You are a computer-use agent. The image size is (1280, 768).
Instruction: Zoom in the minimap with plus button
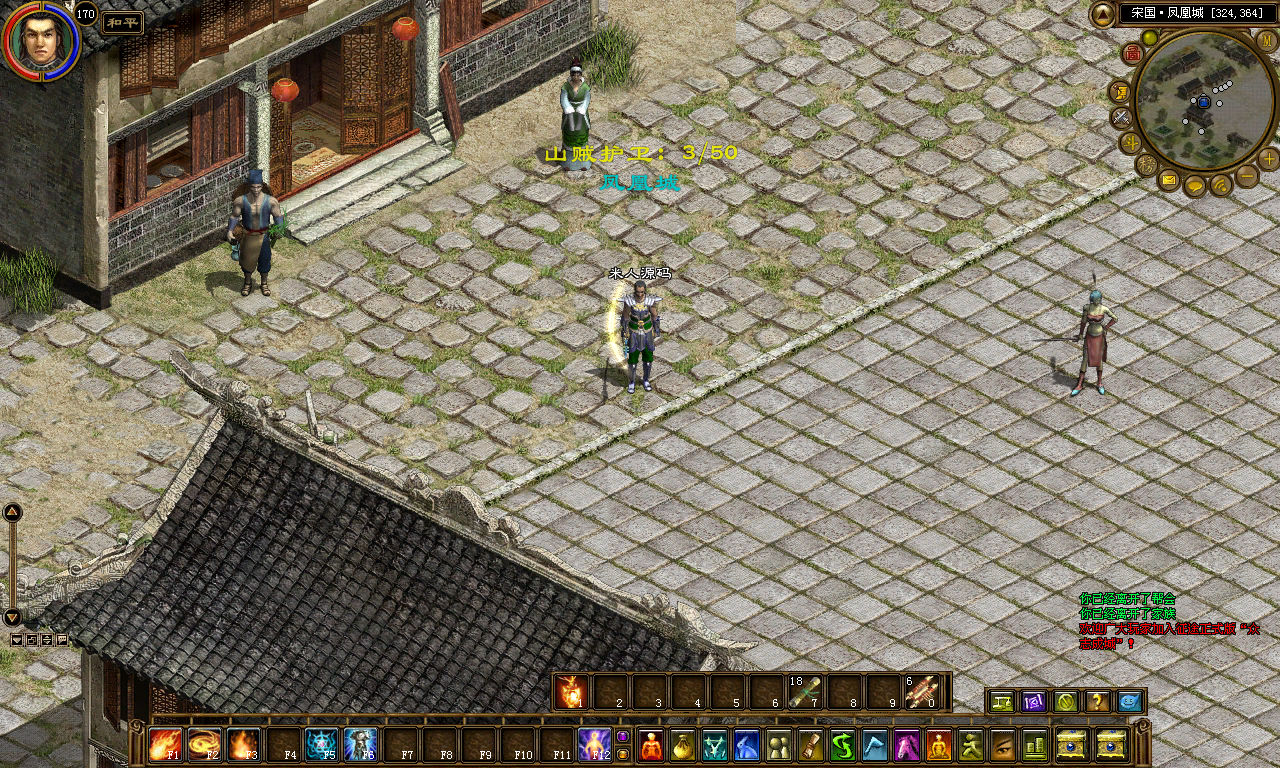(x=1268, y=158)
